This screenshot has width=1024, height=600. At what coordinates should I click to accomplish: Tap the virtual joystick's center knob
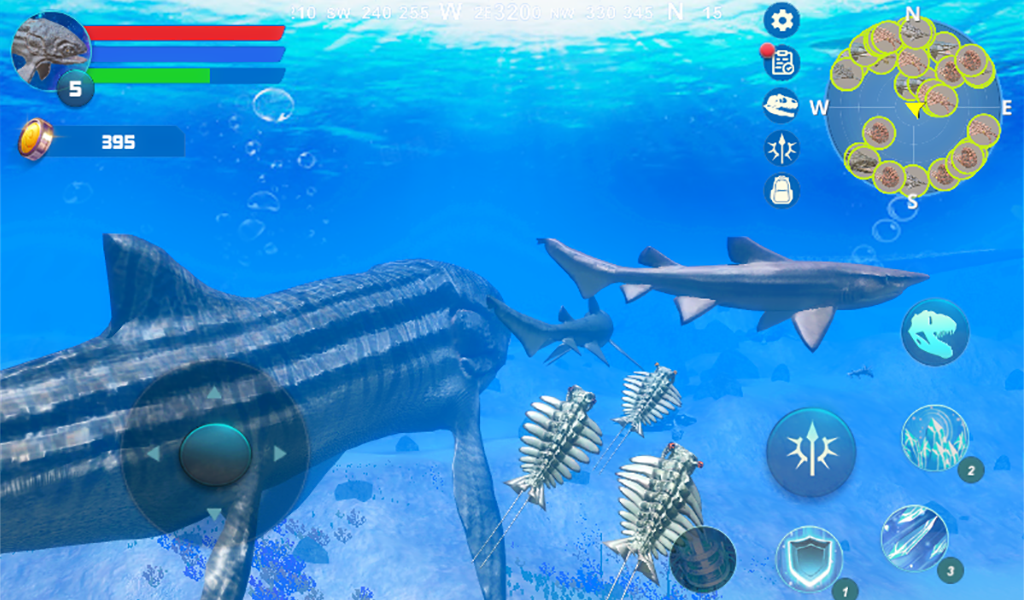[215, 453]
